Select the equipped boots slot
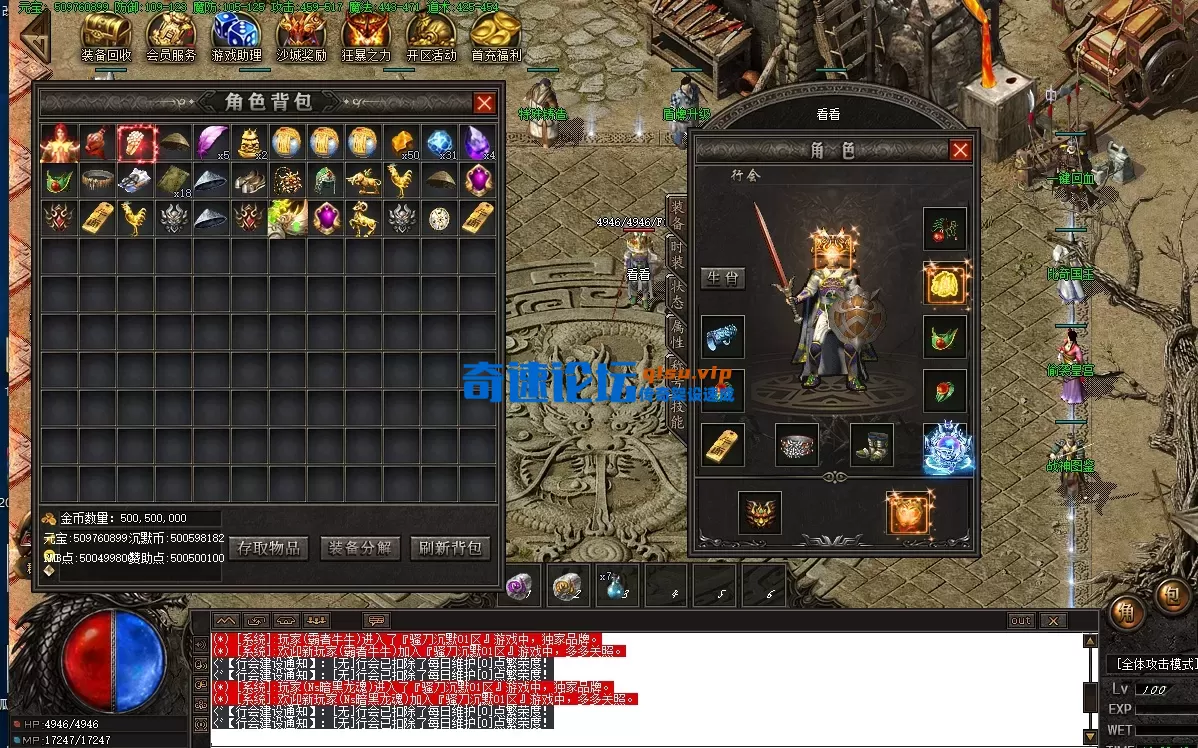Viewport: 1198px width, 748px height. pos(871,444)
